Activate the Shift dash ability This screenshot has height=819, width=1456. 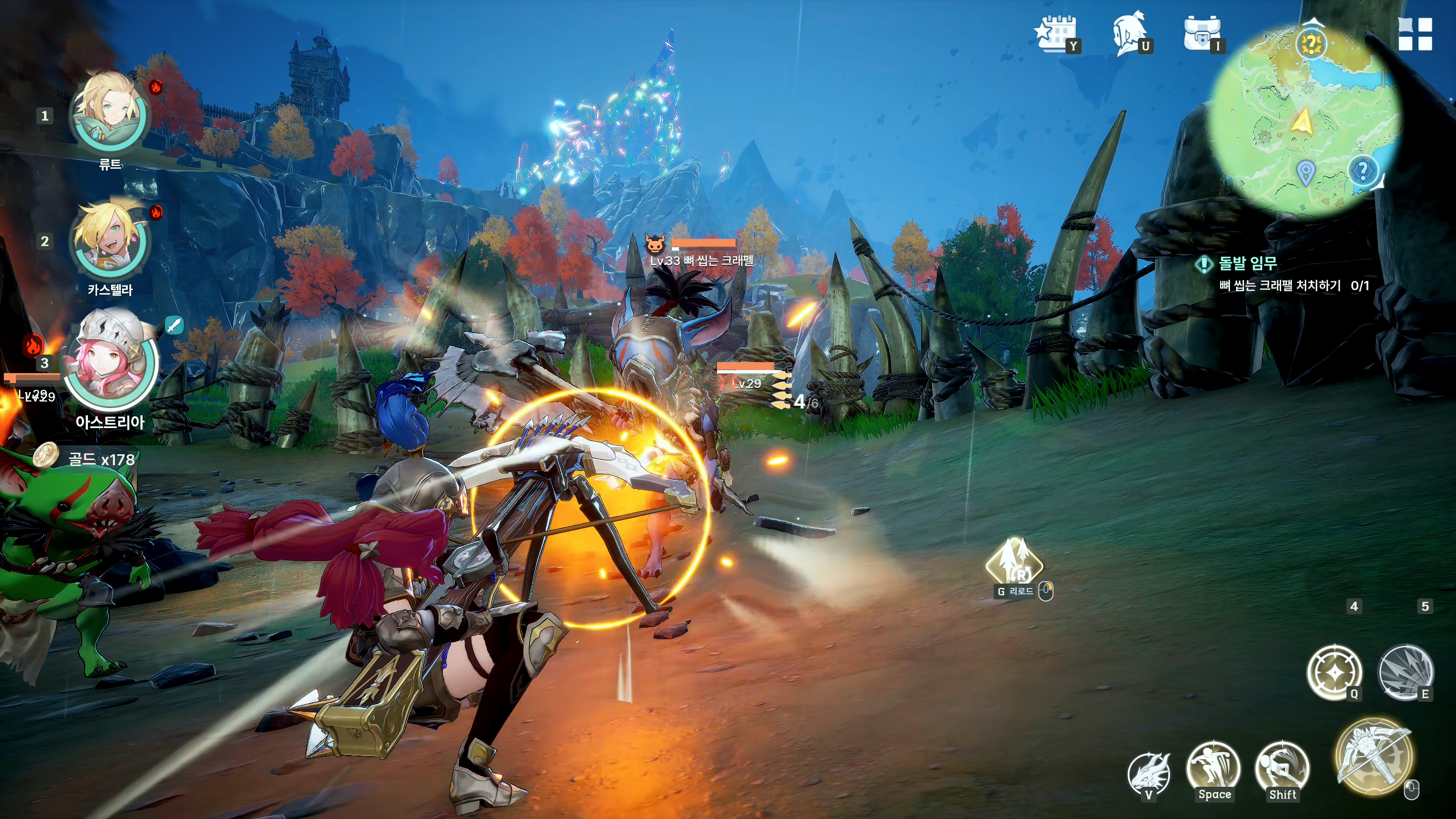(1281, 767)
